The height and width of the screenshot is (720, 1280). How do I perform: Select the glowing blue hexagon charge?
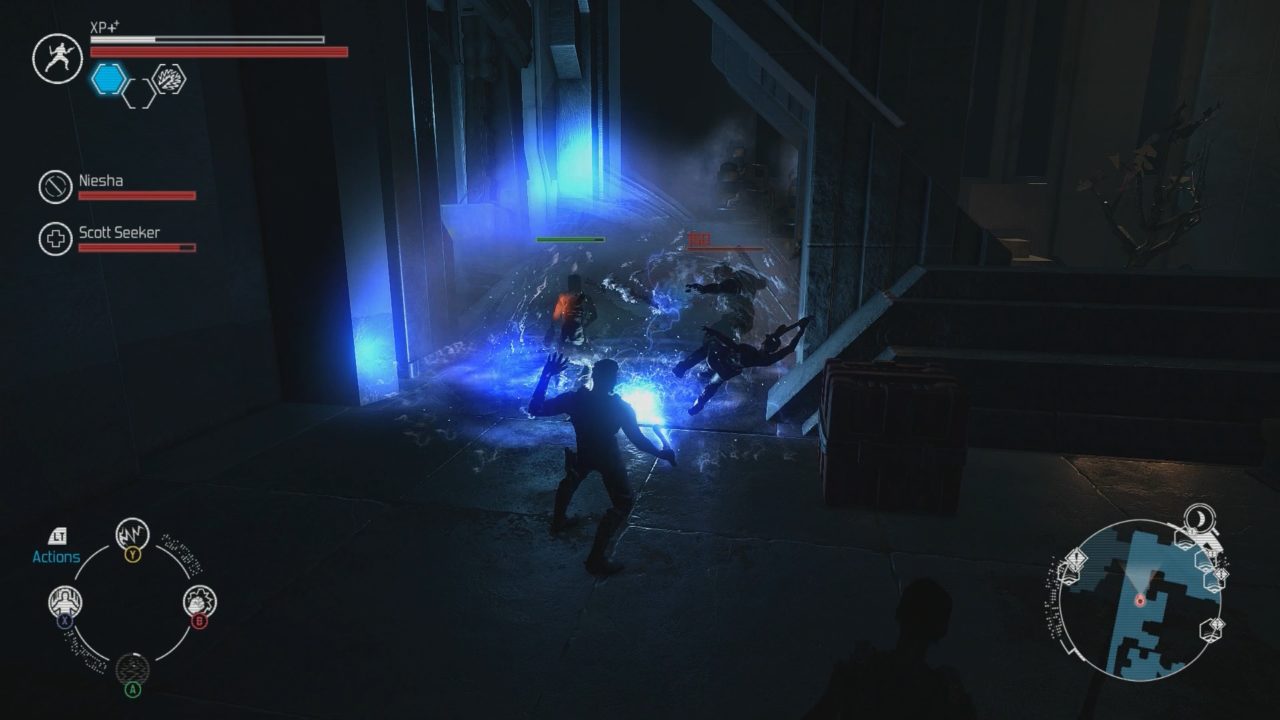pos(109,79)
